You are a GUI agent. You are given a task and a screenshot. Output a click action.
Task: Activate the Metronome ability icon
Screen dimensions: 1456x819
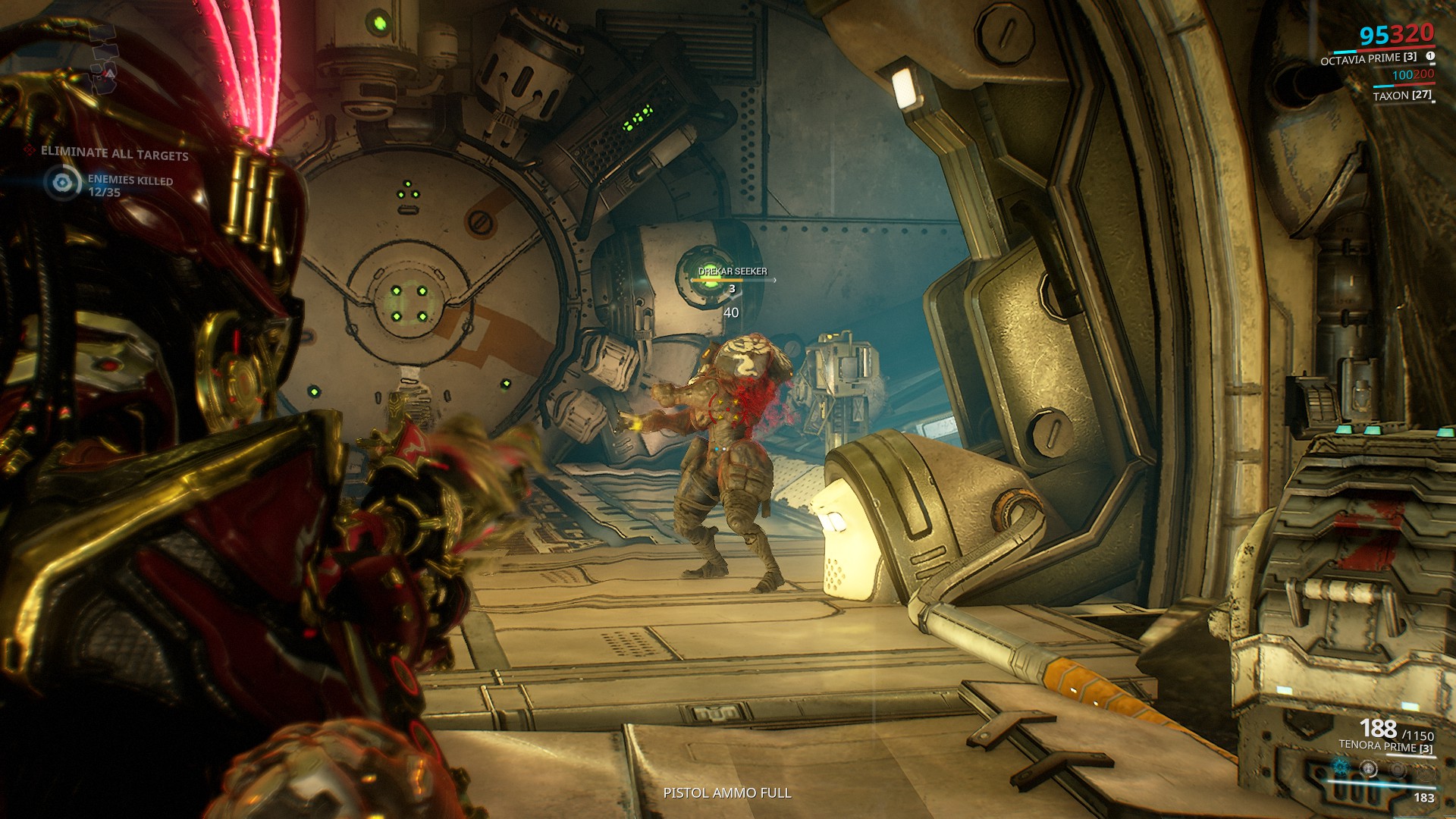pyautogui.click(x=1397, y=768)
